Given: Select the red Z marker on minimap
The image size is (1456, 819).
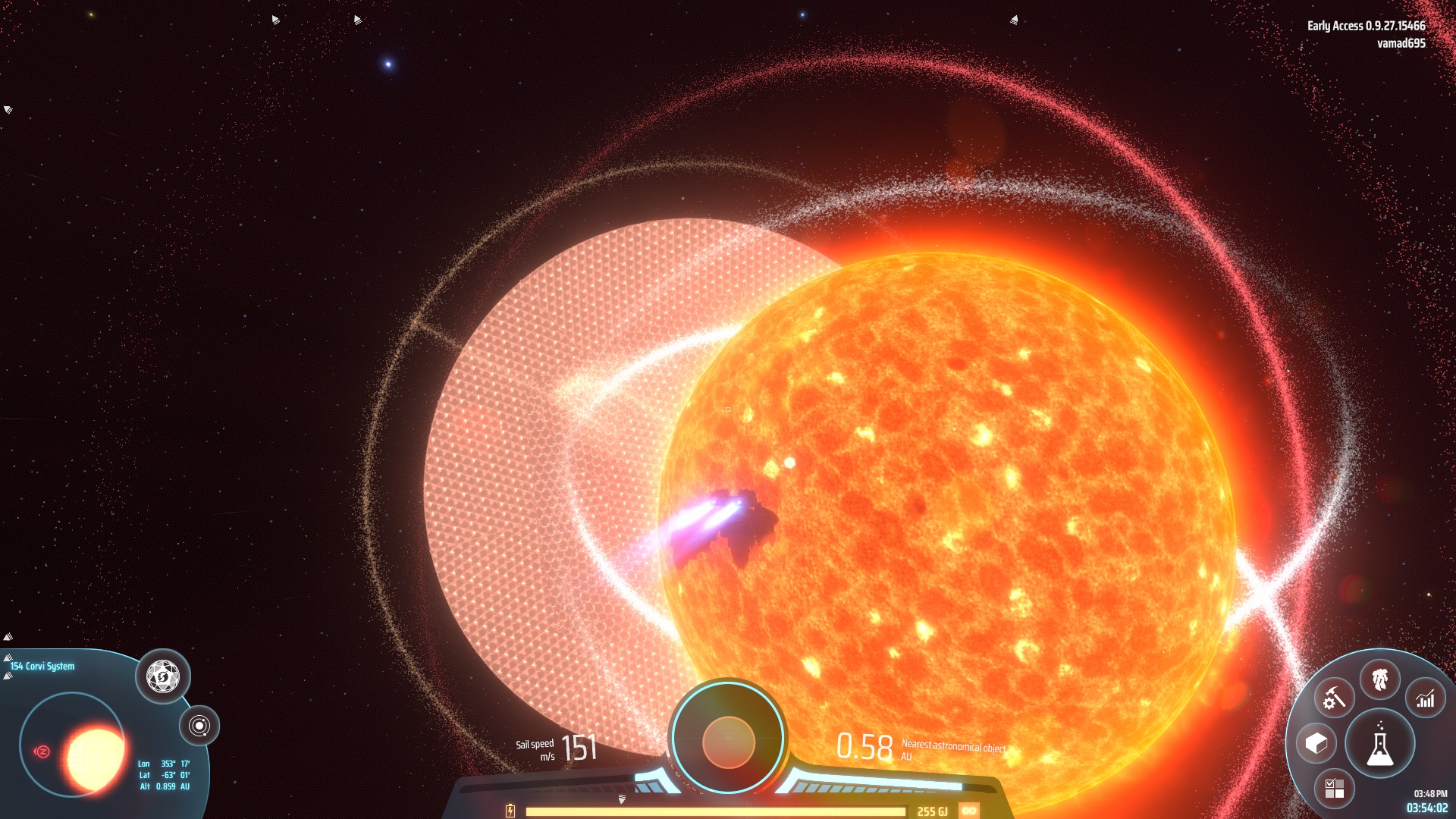Looking at the screenshot, I should [x=42, y=752].
